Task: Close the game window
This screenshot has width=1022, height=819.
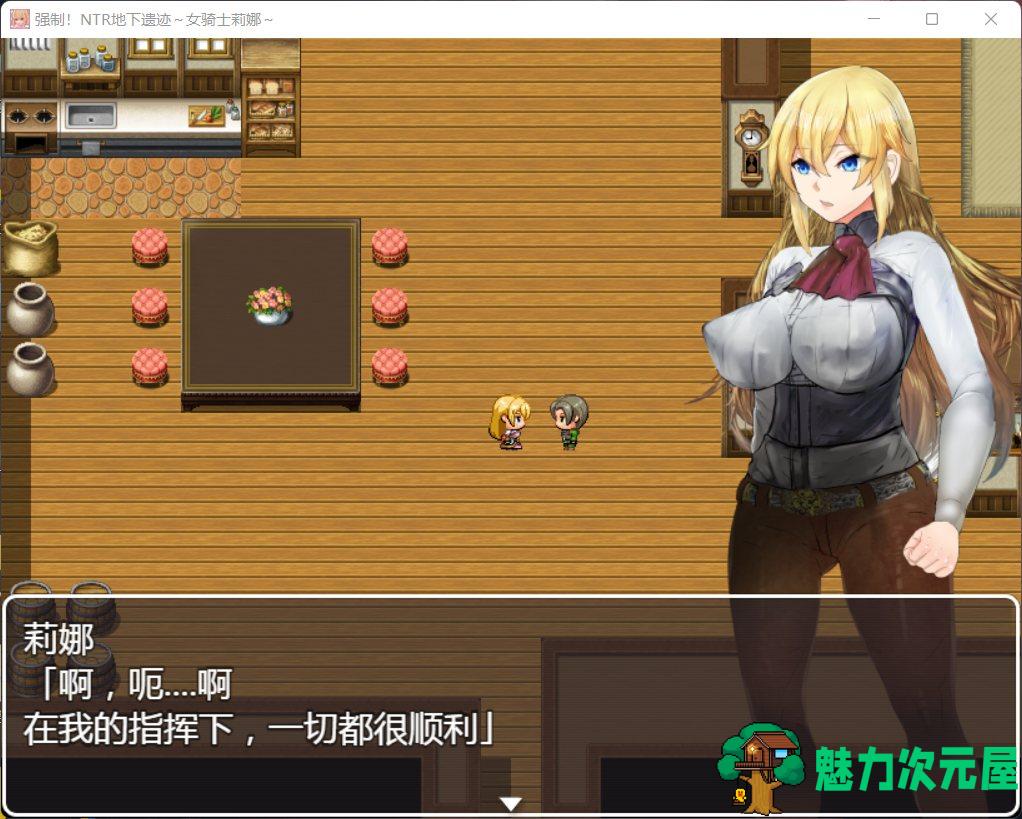Action: [x=990, y=19]
